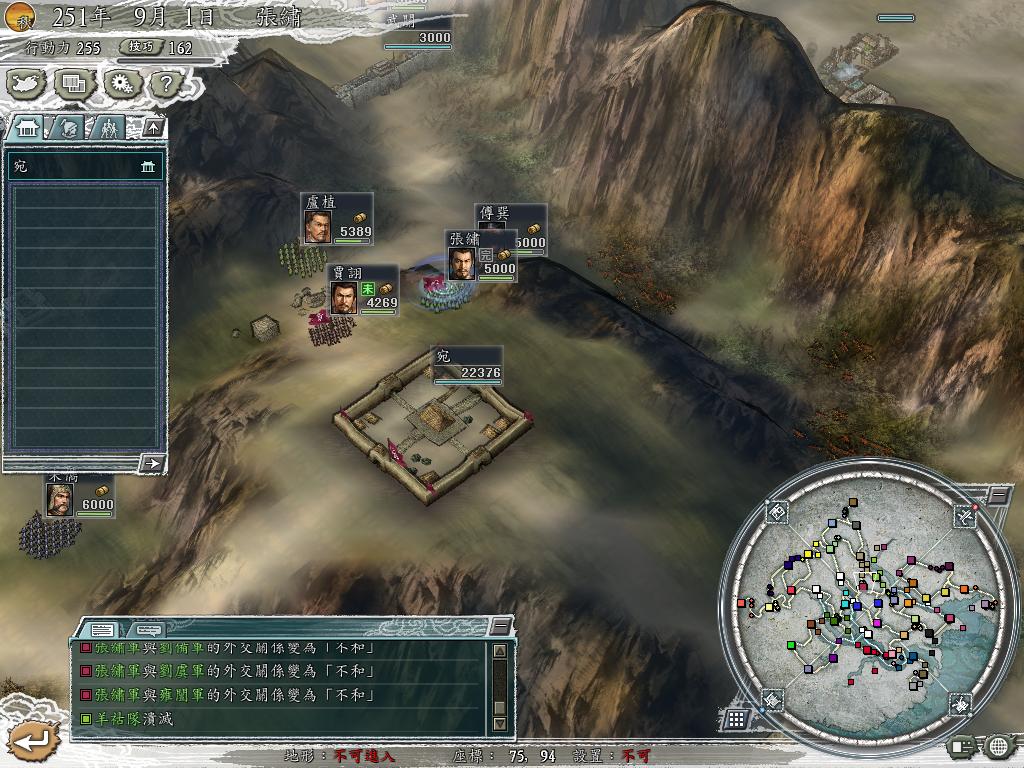Switch to the officer helmet tab

pos(68,127)
